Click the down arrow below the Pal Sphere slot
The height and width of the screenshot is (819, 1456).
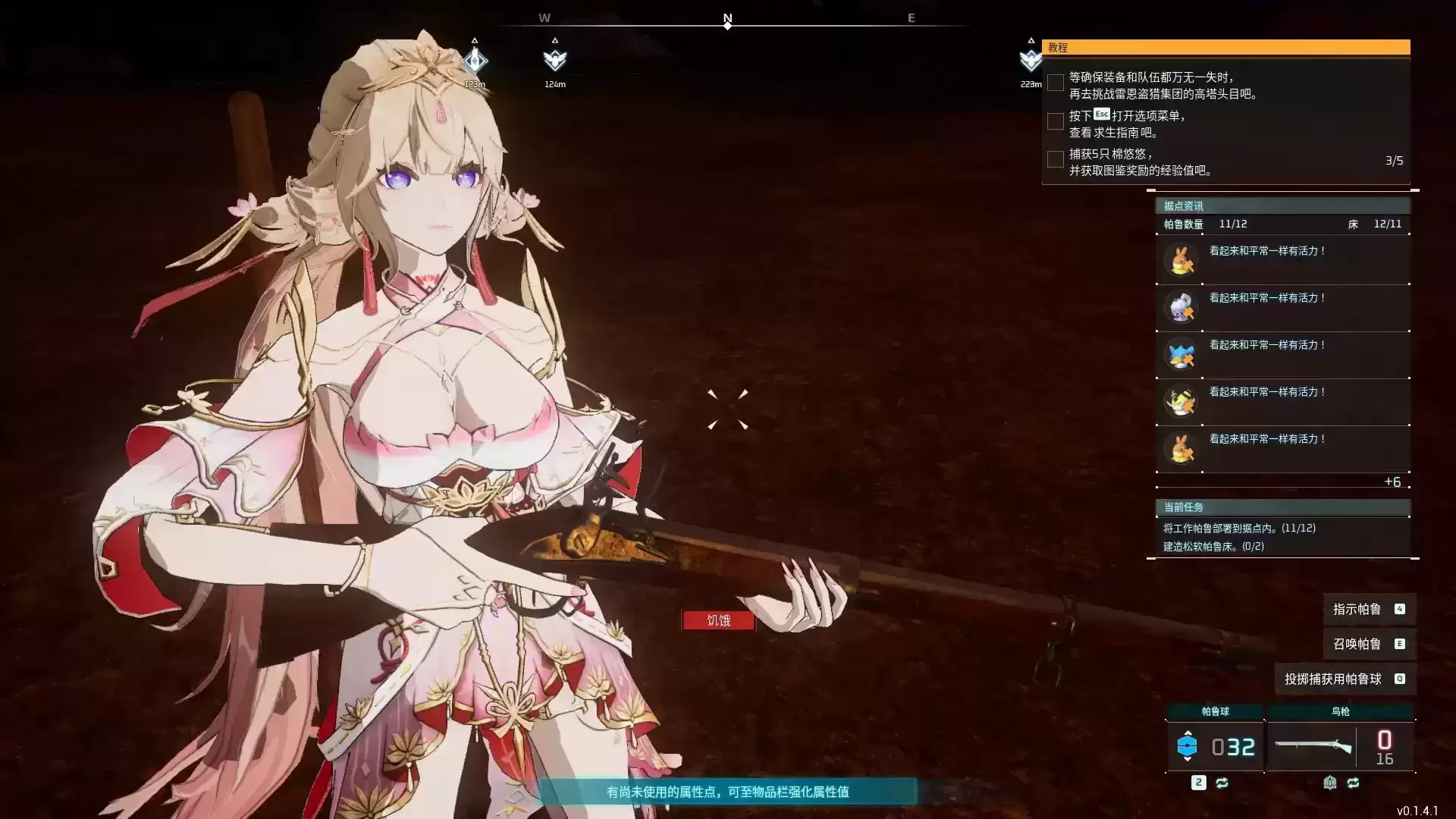[x=1188, y=759]
